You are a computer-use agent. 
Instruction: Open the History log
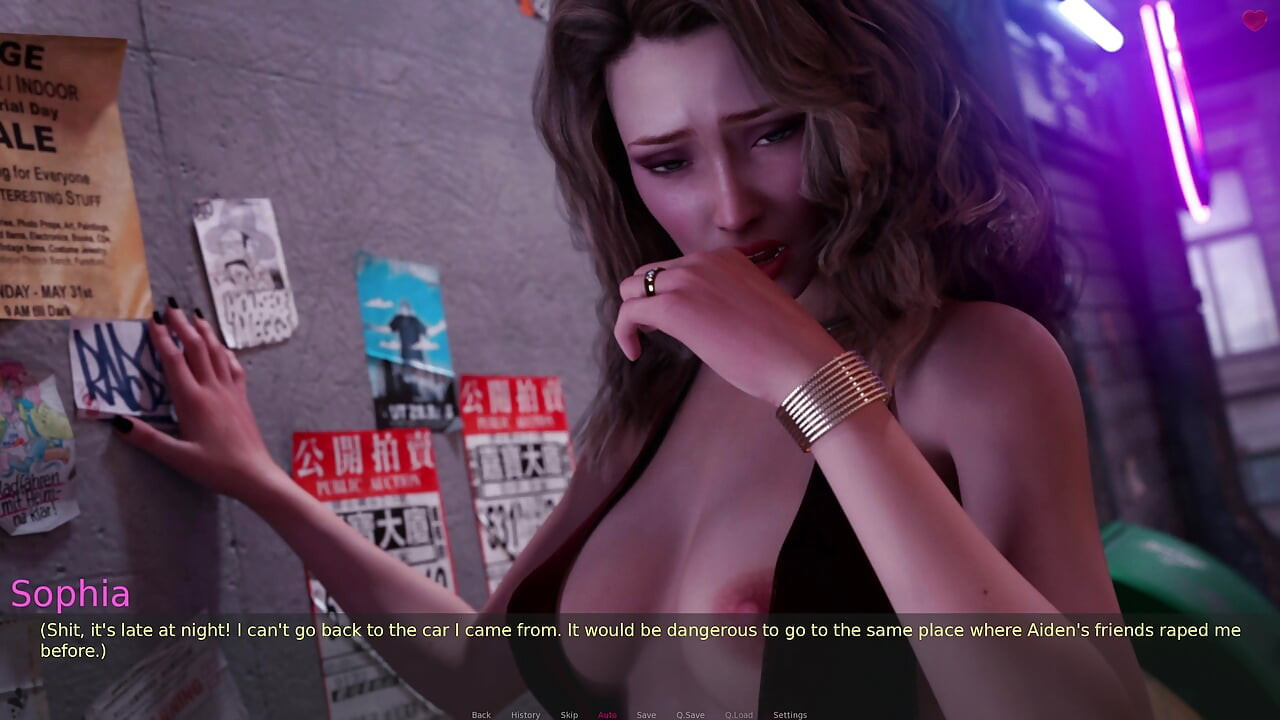[x=525, y=714]
